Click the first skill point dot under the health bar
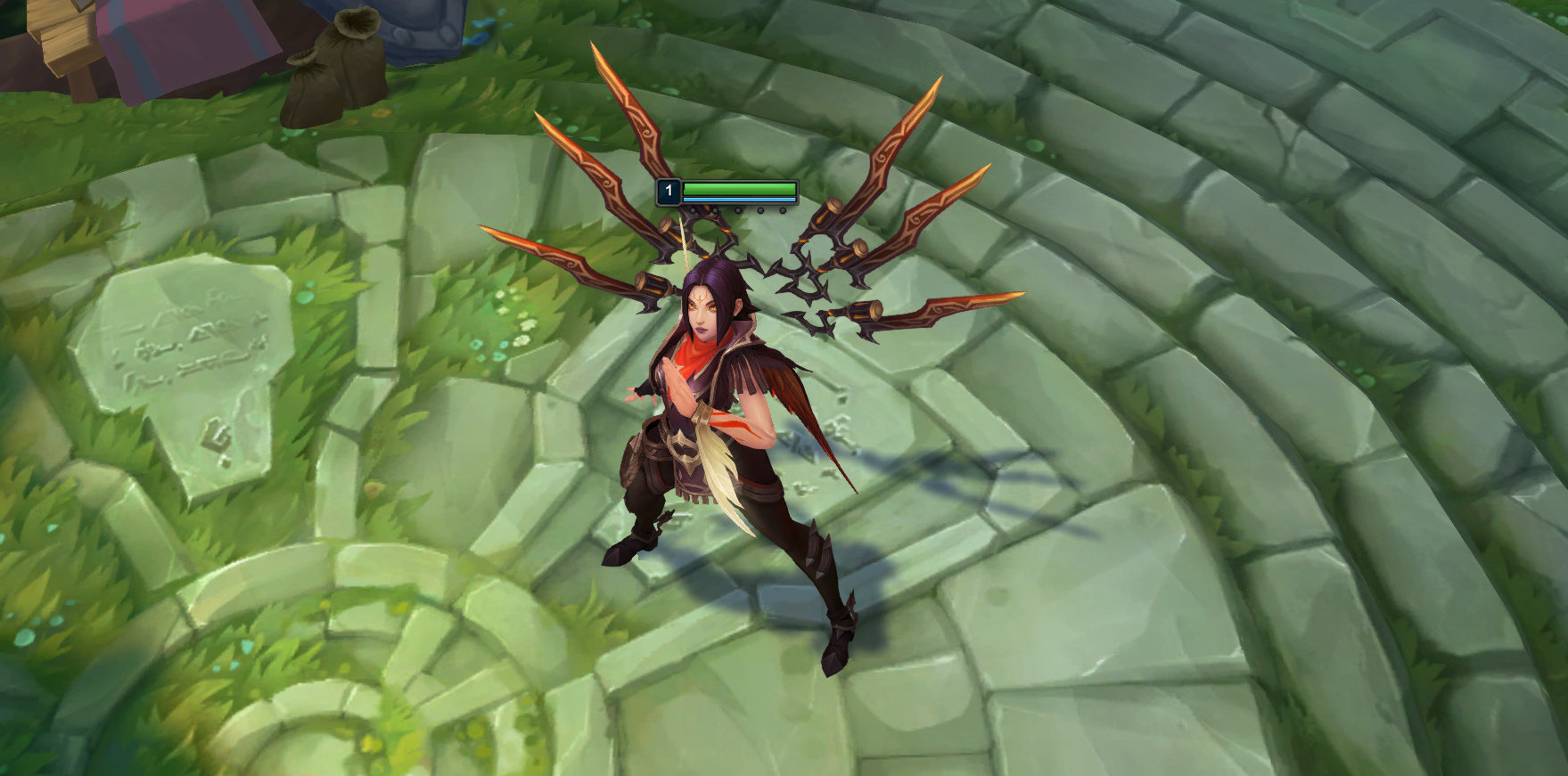The height and width of the screenshot is (776, 1568). click(693, 212)
